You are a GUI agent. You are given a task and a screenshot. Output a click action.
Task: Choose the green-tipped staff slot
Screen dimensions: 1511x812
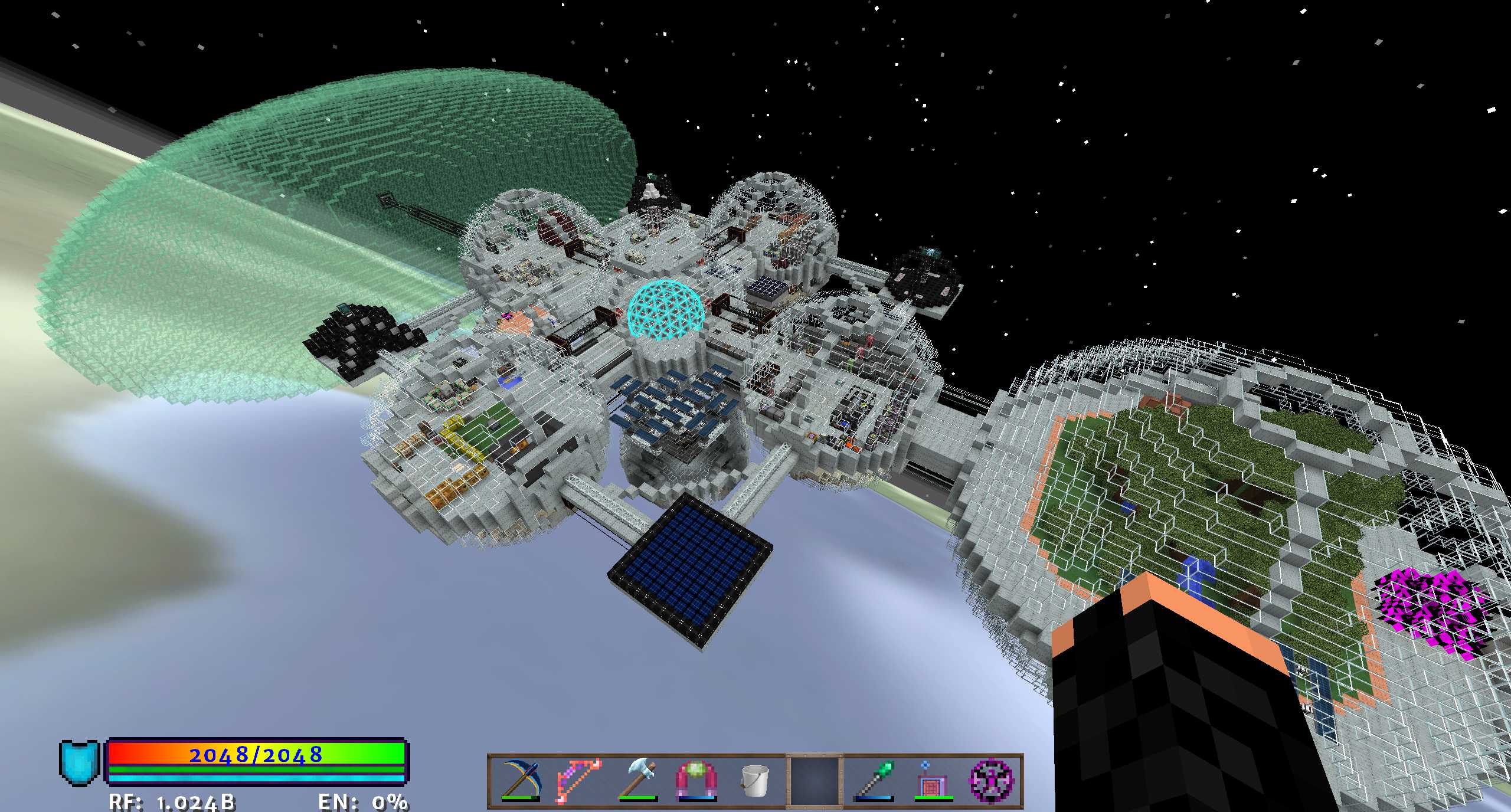pyautogui.click(x=874, y=780)
